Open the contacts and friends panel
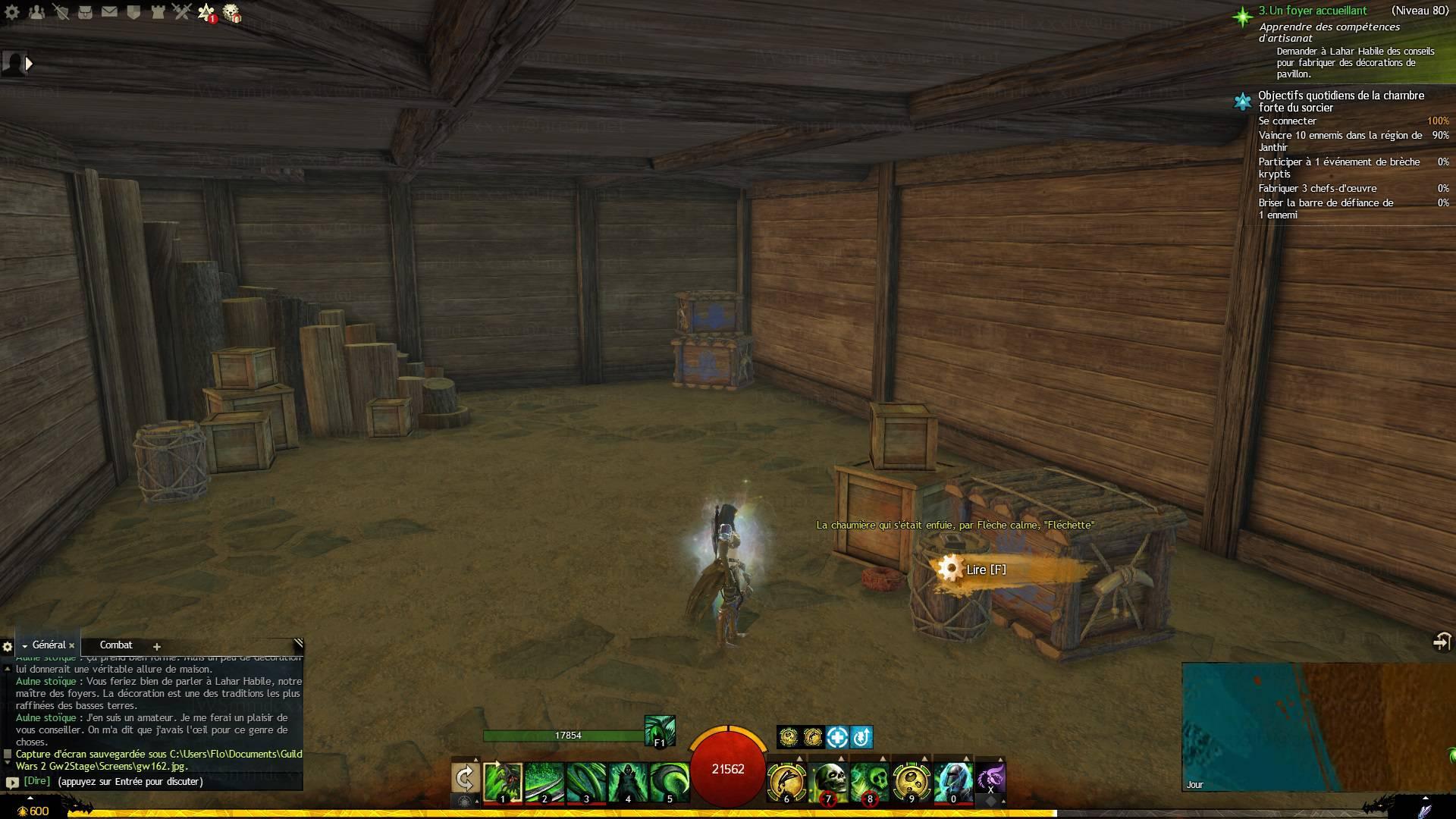Image resolution: width=1456 pixels, height=819 pixels. pyautogui.click(x=36, y=12)
